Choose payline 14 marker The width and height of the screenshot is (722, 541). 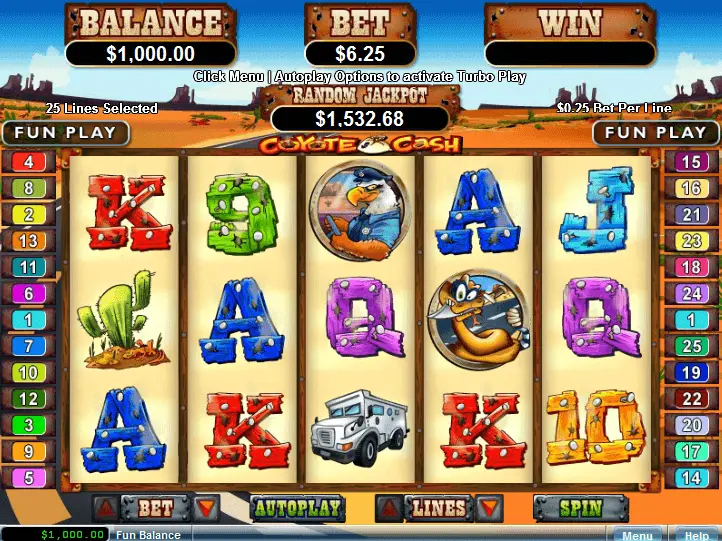[x=692, y=478]
